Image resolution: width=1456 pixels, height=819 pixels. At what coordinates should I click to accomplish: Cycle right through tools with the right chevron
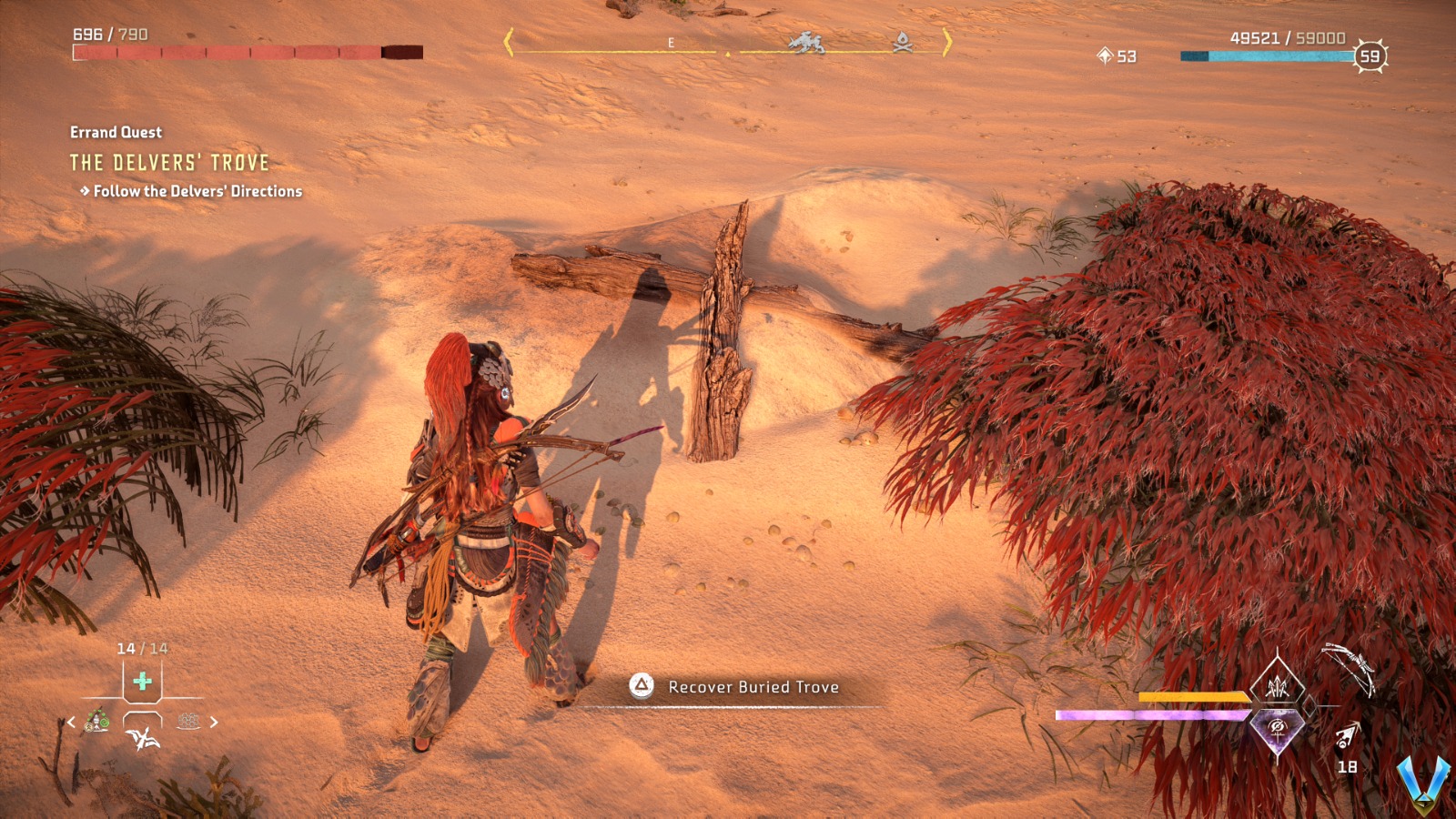click(x=214, y=722)
